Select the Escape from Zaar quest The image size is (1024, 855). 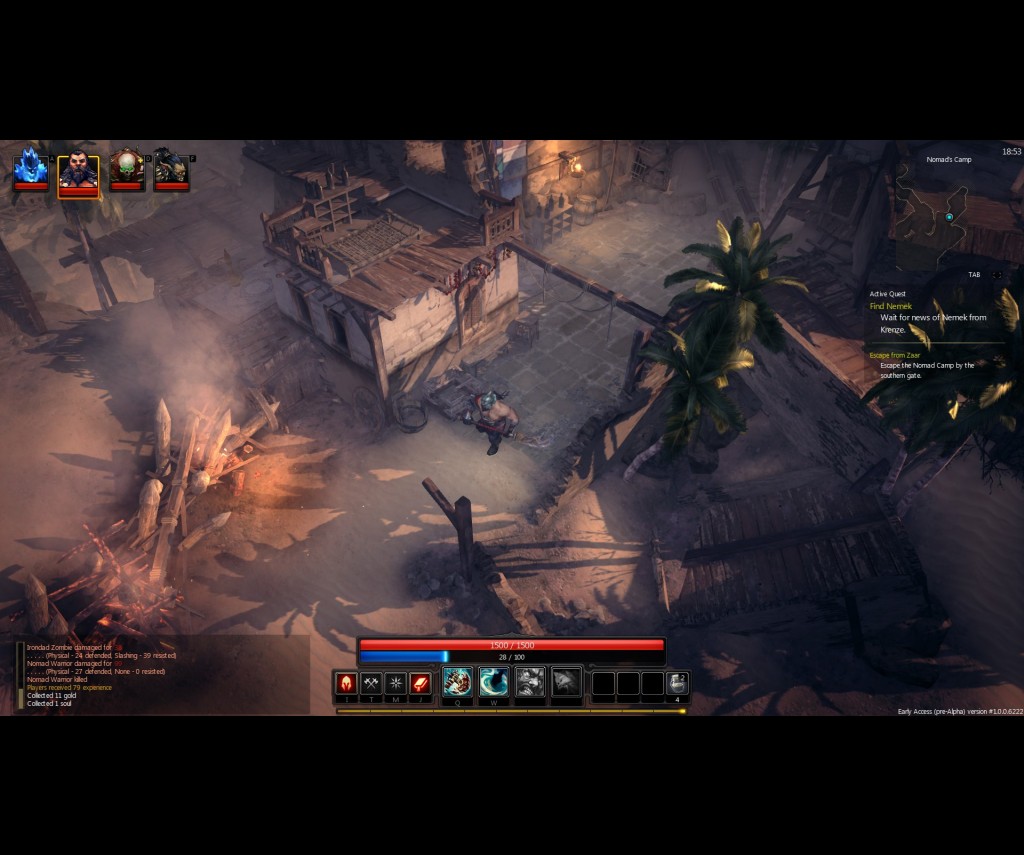pos(894,355)
